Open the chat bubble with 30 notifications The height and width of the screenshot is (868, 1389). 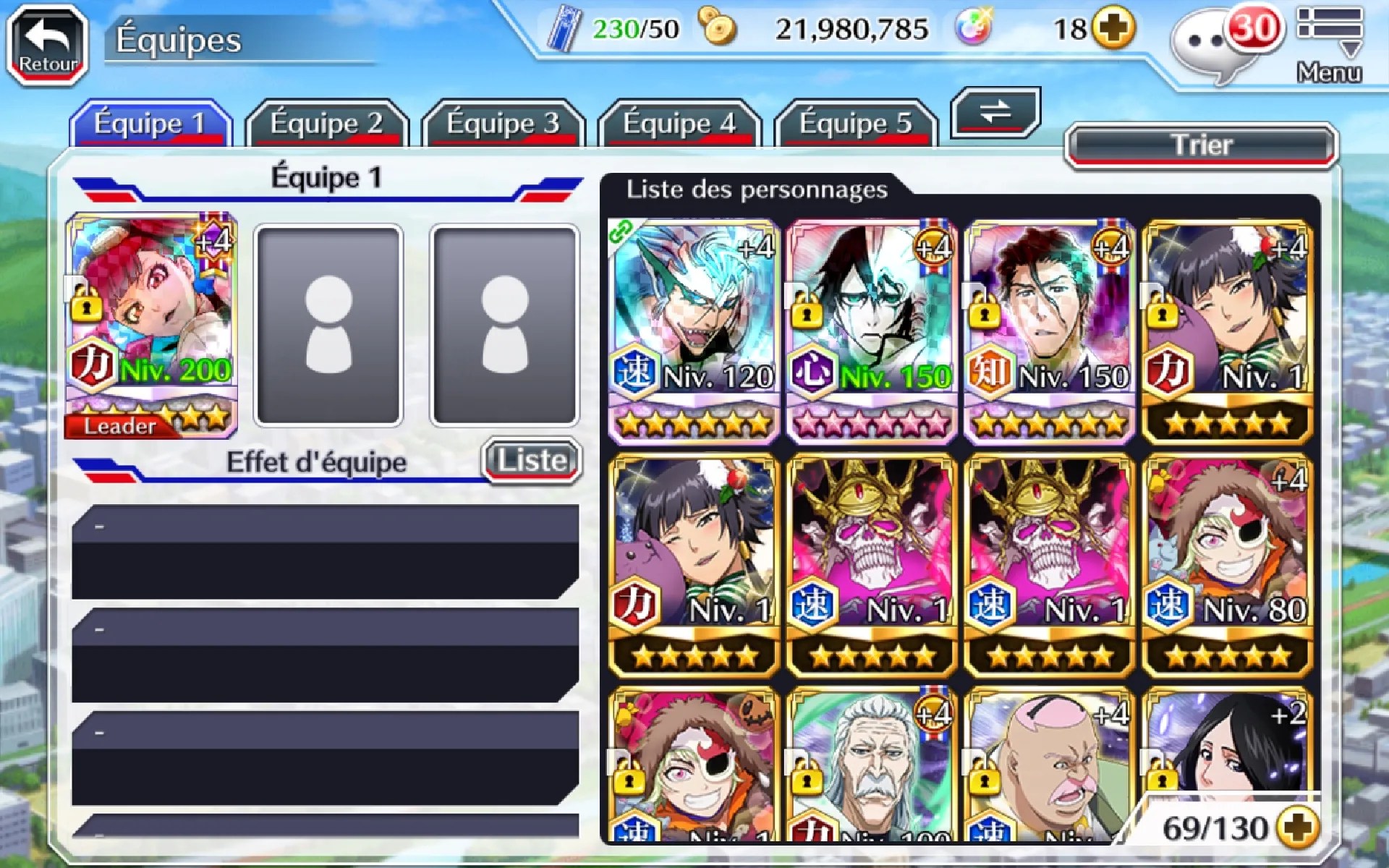pos(1215,43)
